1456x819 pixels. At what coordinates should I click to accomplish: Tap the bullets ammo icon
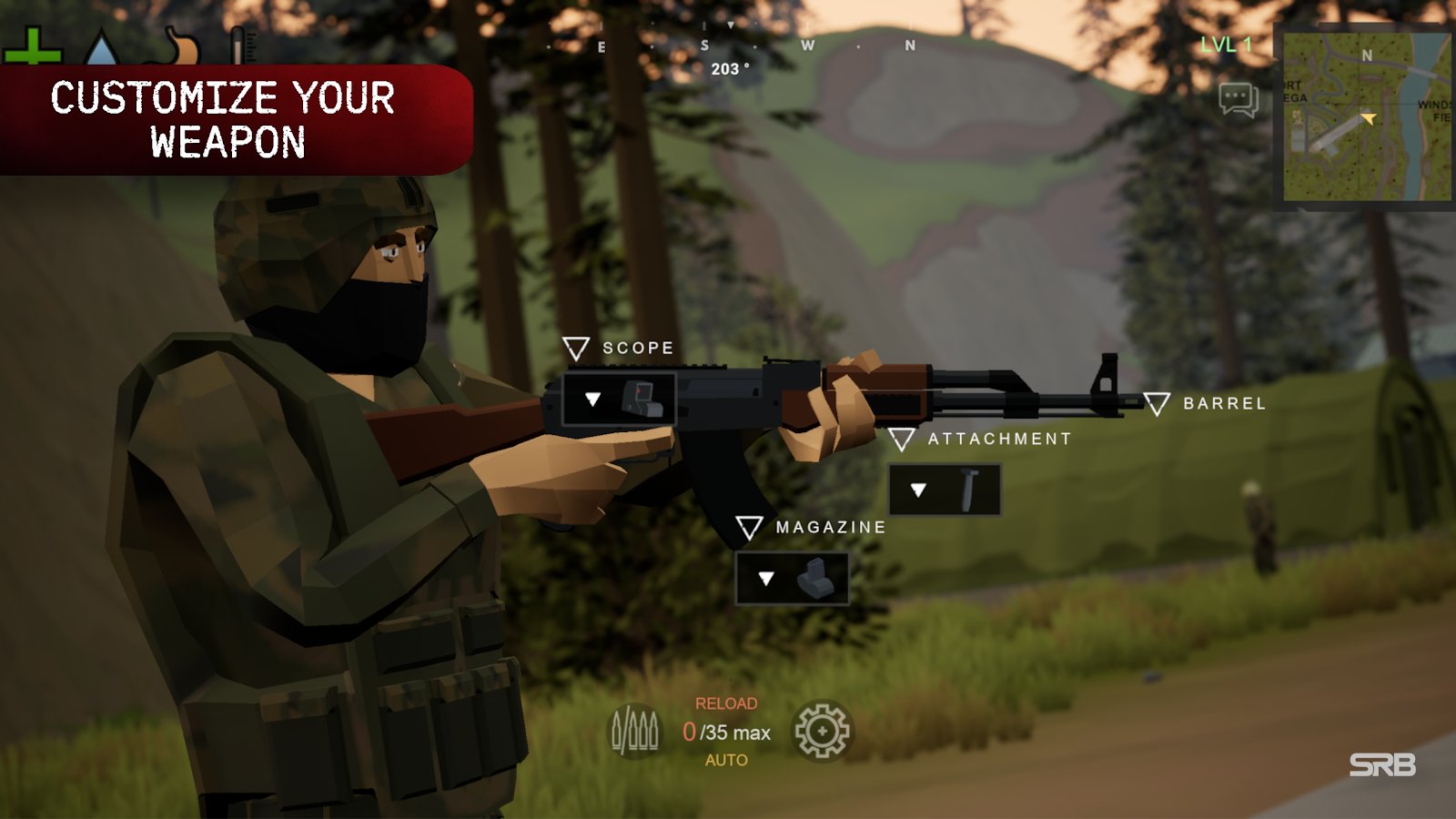point(634,731)
